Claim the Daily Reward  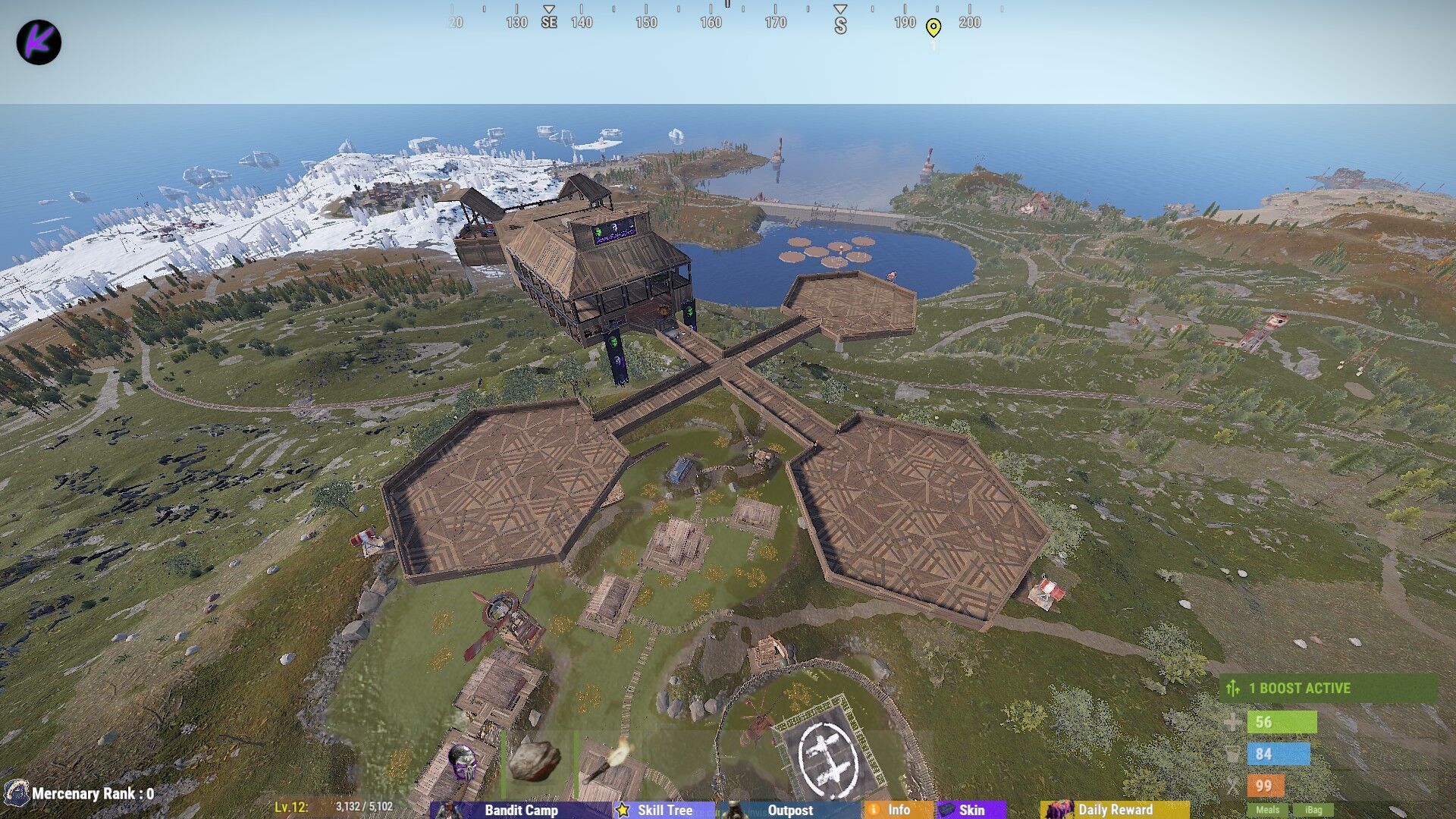[x=1114, y=810]
